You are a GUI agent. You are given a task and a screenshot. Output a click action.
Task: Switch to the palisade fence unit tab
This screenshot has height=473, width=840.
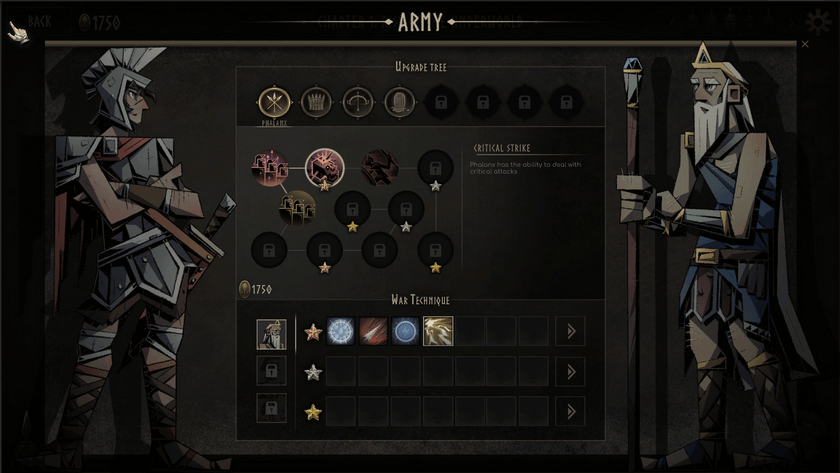tap(316, 102)
